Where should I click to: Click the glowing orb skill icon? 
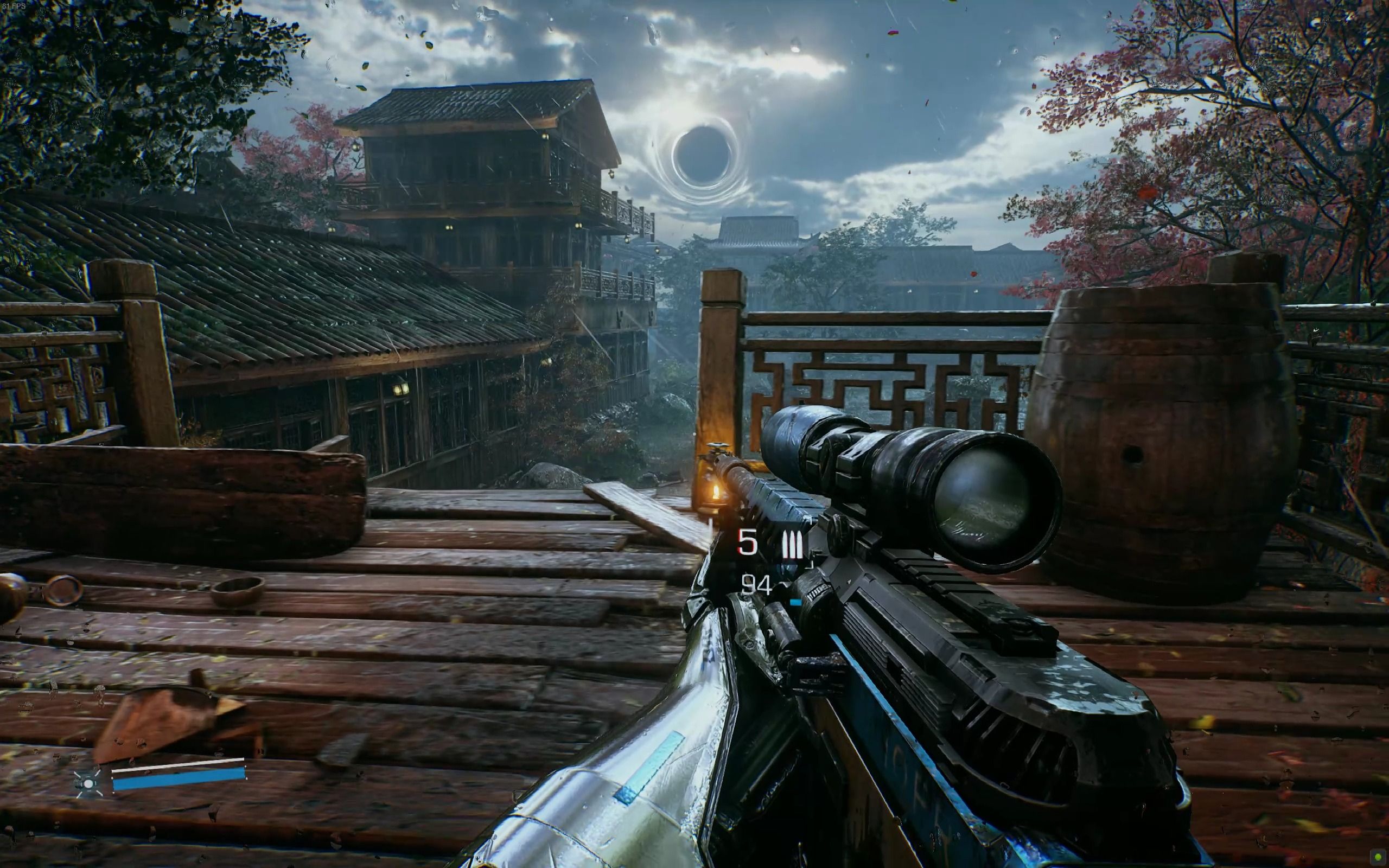[88, 783]
